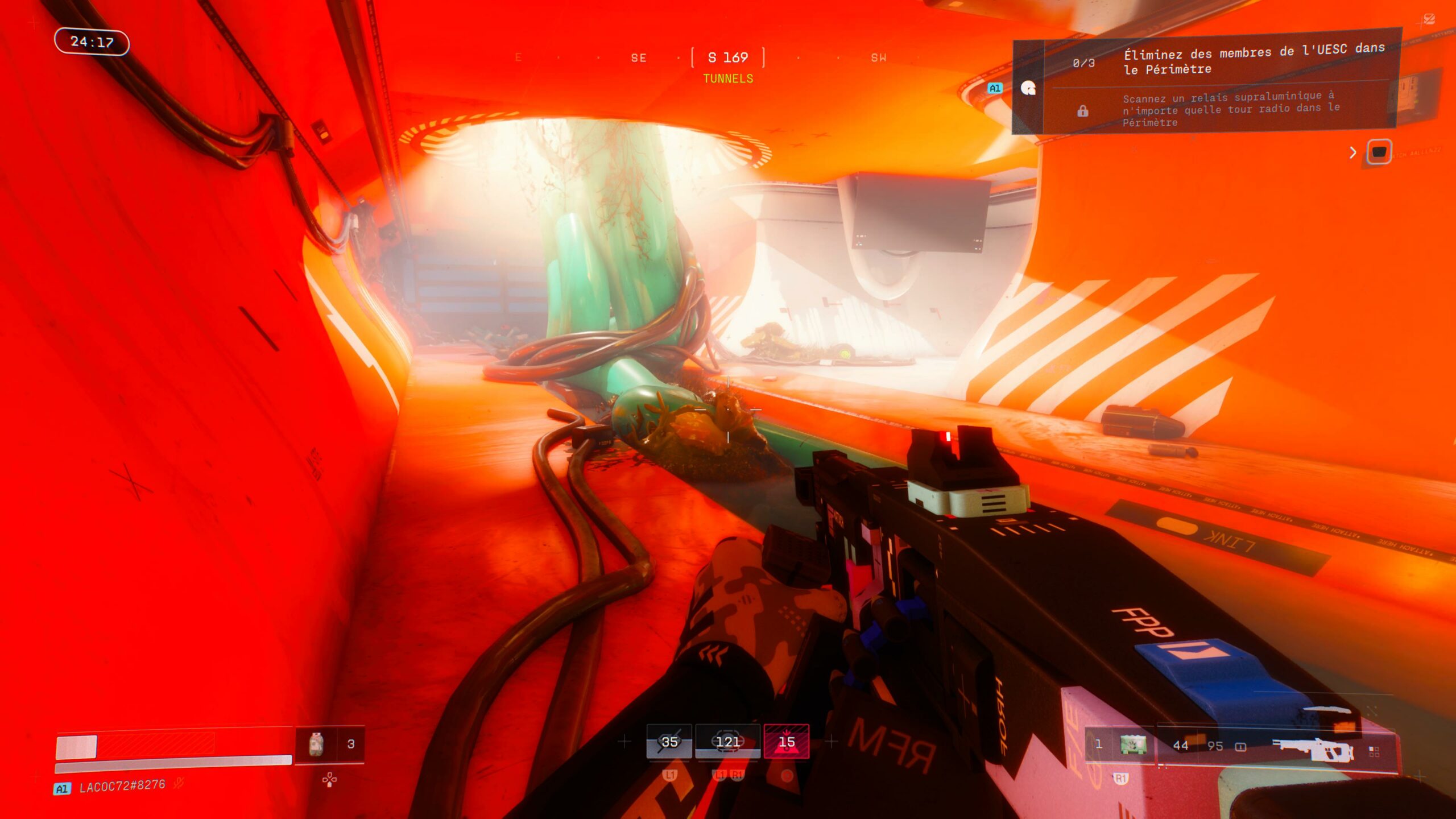
Task: Select the equipped rifle weapon icon
Action: [1313, 748]
